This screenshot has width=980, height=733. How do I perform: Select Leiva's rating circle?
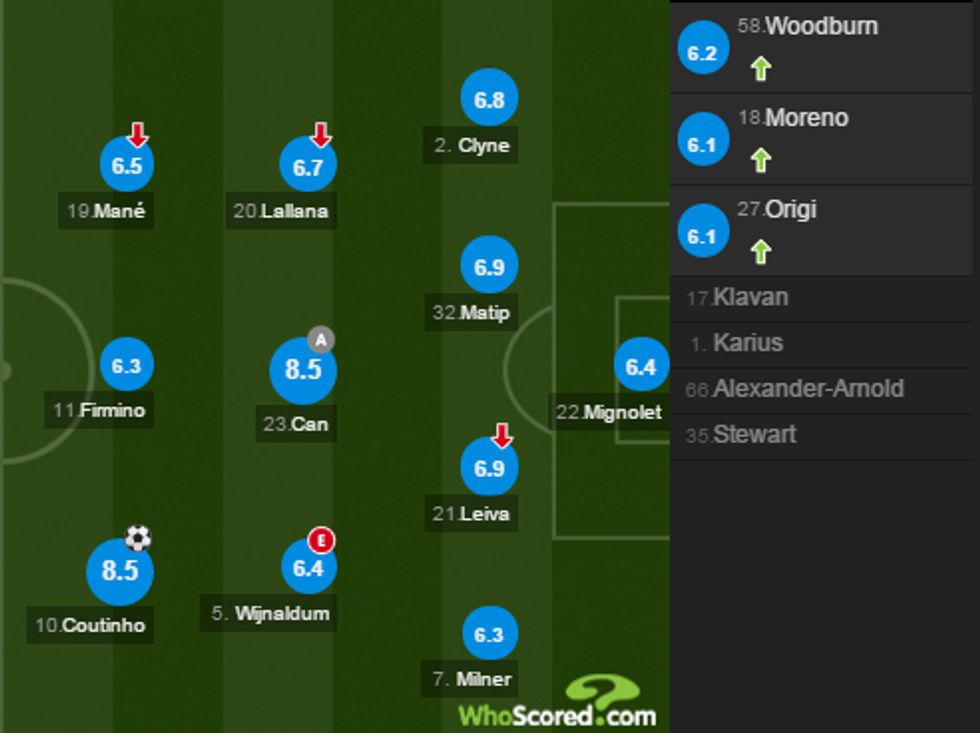pos(489,469)
